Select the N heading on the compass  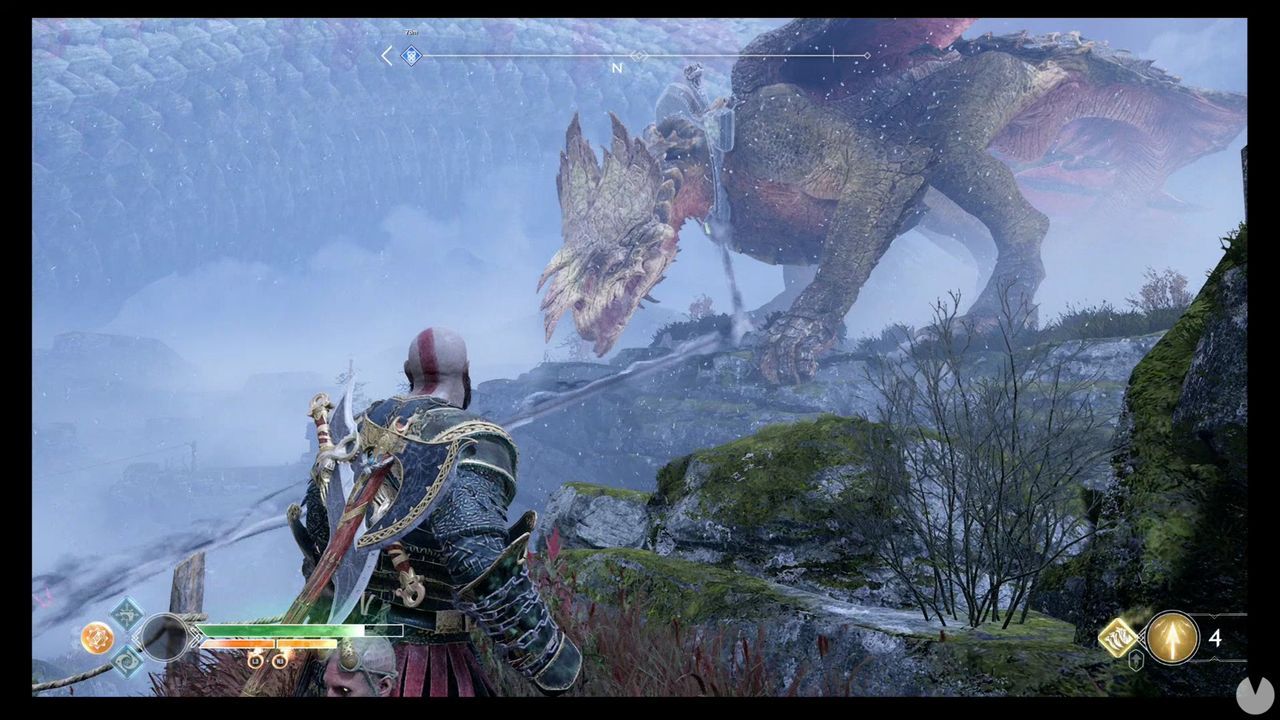[x=615, y=69]
